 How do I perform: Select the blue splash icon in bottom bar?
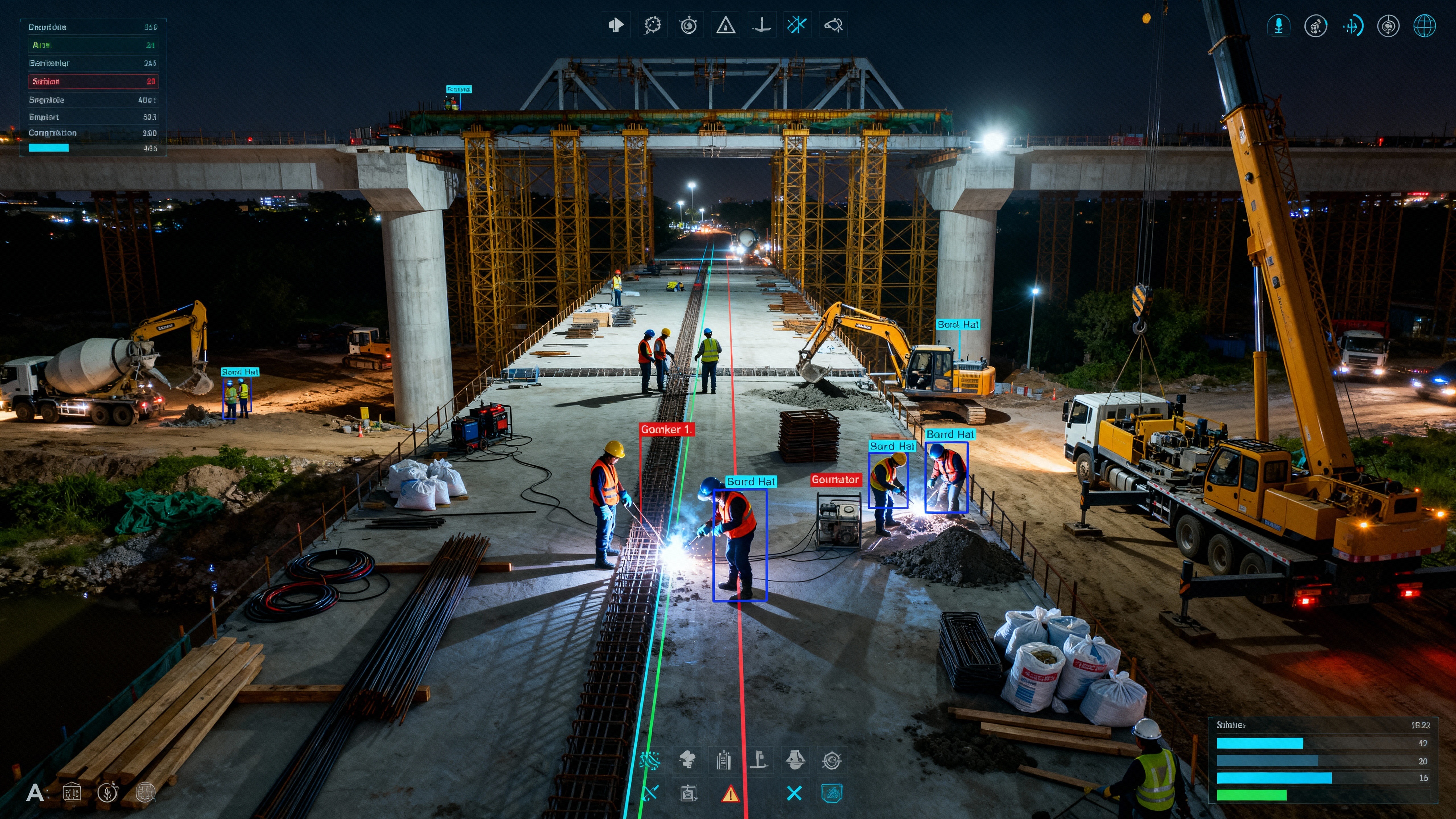[650, 761]
